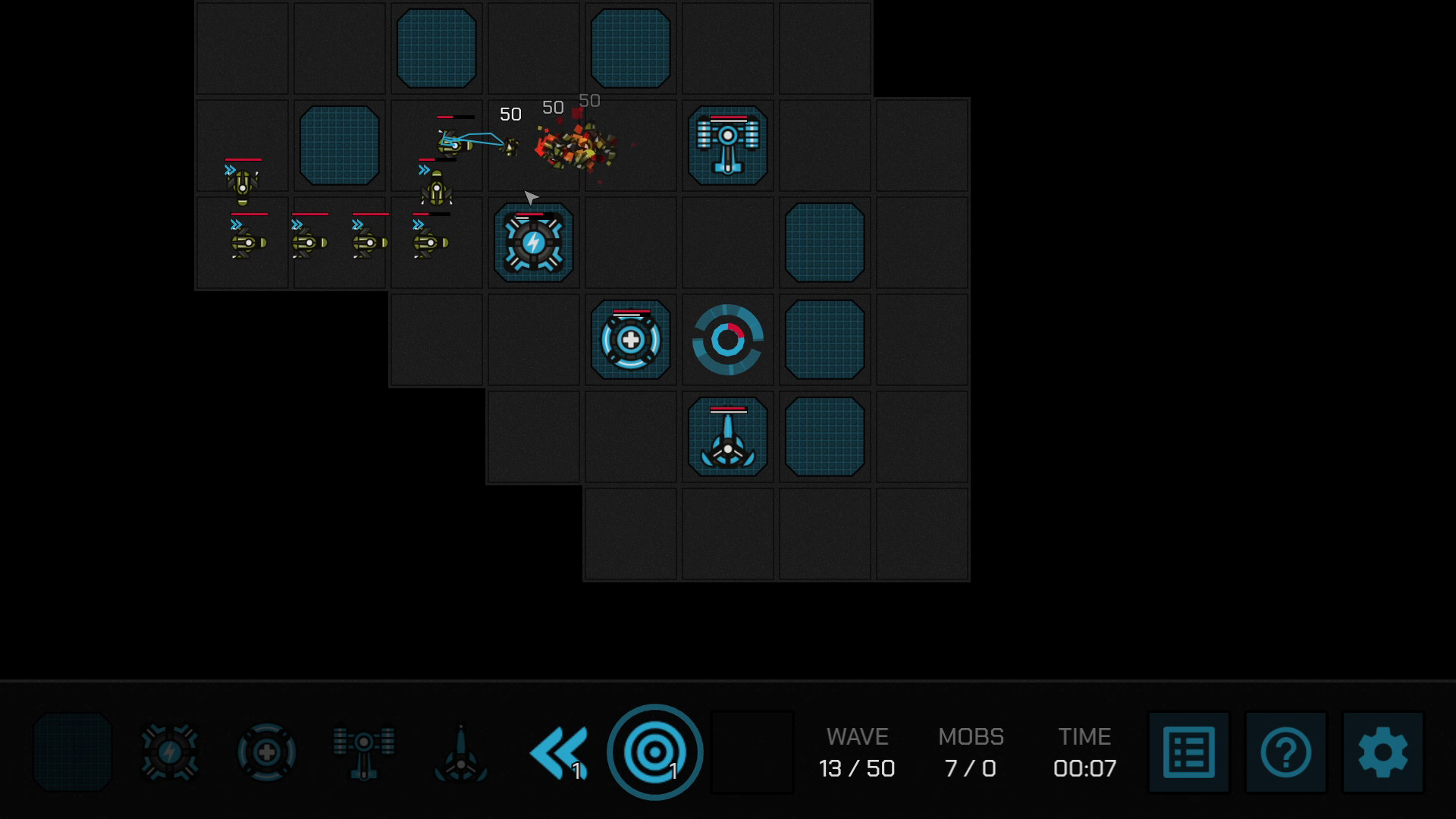
Task: Click the tower construction progress ring
Action: (728, 339)
